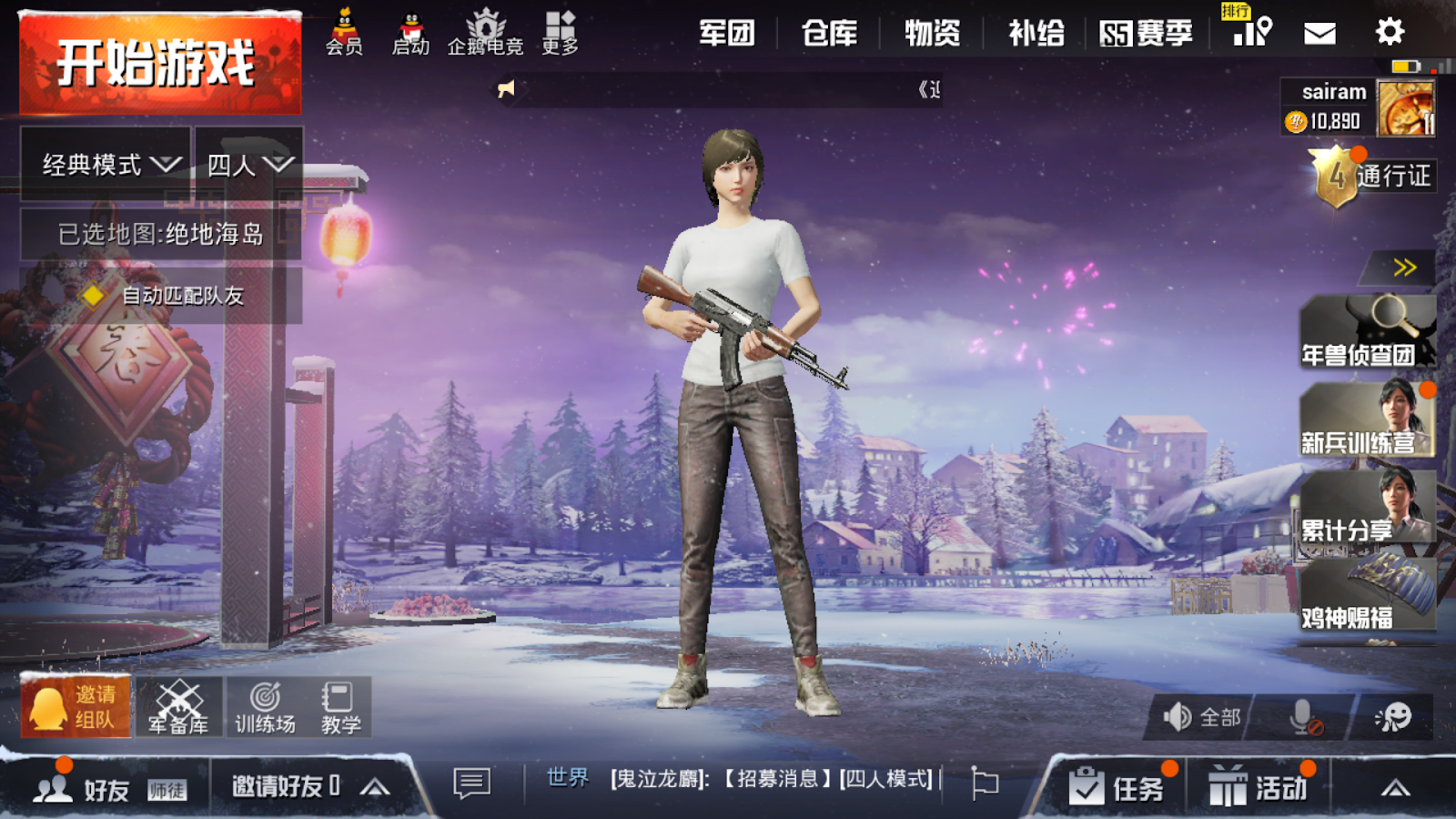Image resolution: width=1456 pixels, height=819 pixels.
Task: Enter the 训练场 training ground
Action: (264, 708)
